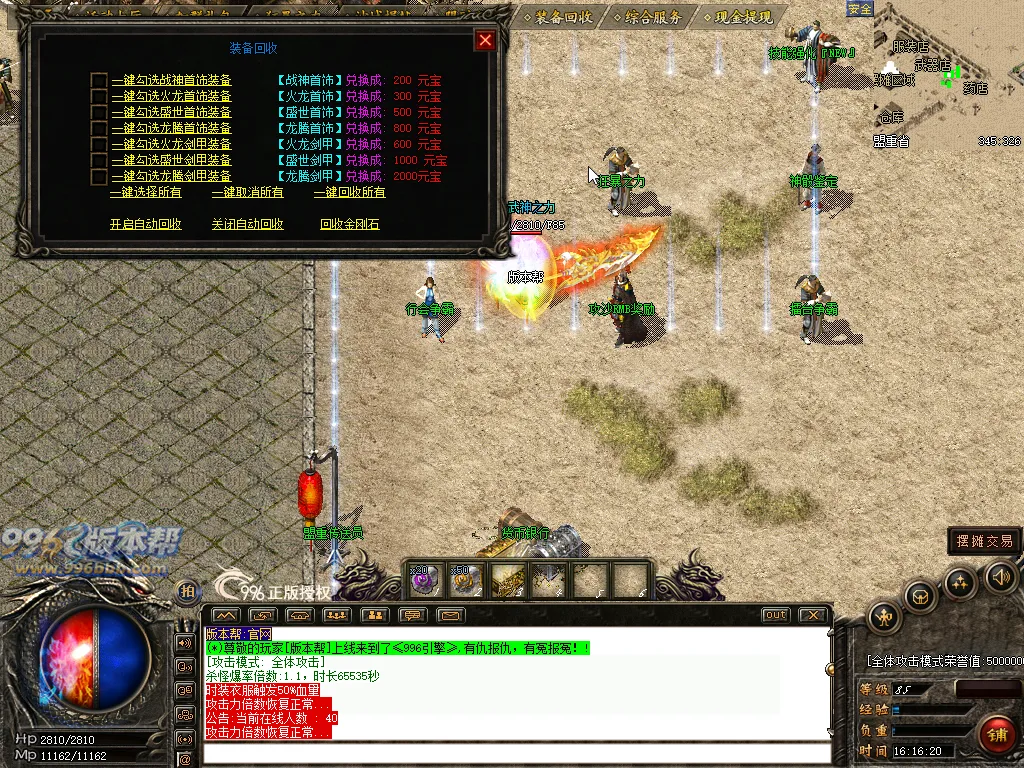Select the purple x20 item in hotbar
Viewport: 1024px width, 768px height.
point(426,579)
